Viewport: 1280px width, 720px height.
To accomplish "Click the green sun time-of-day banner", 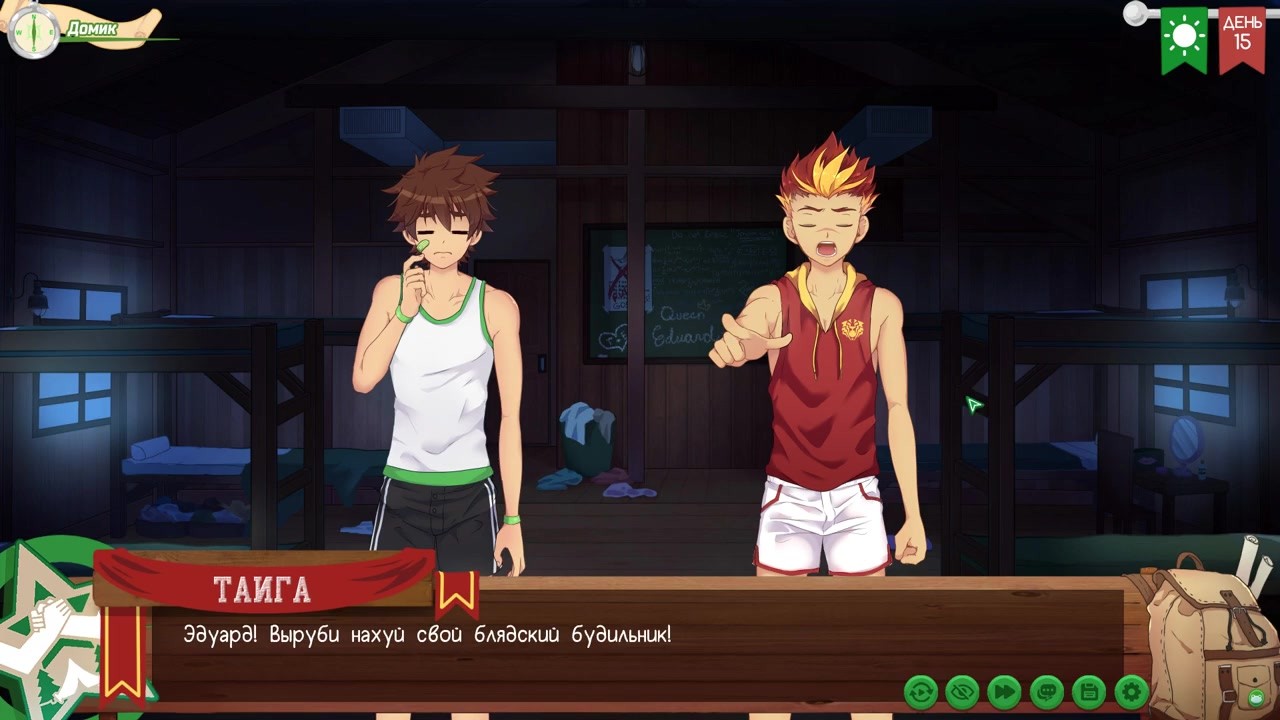I will pos(1184,38).
